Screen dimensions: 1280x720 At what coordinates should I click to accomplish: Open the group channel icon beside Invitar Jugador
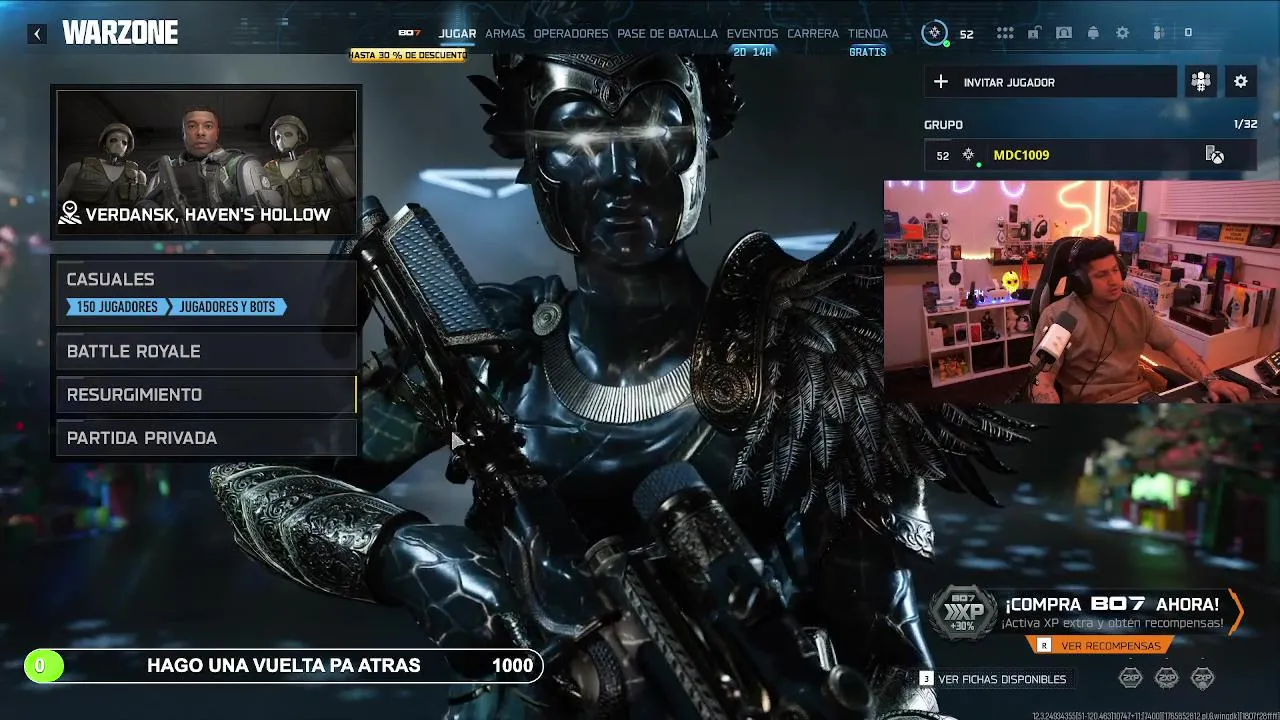[x=1200, y=82]
